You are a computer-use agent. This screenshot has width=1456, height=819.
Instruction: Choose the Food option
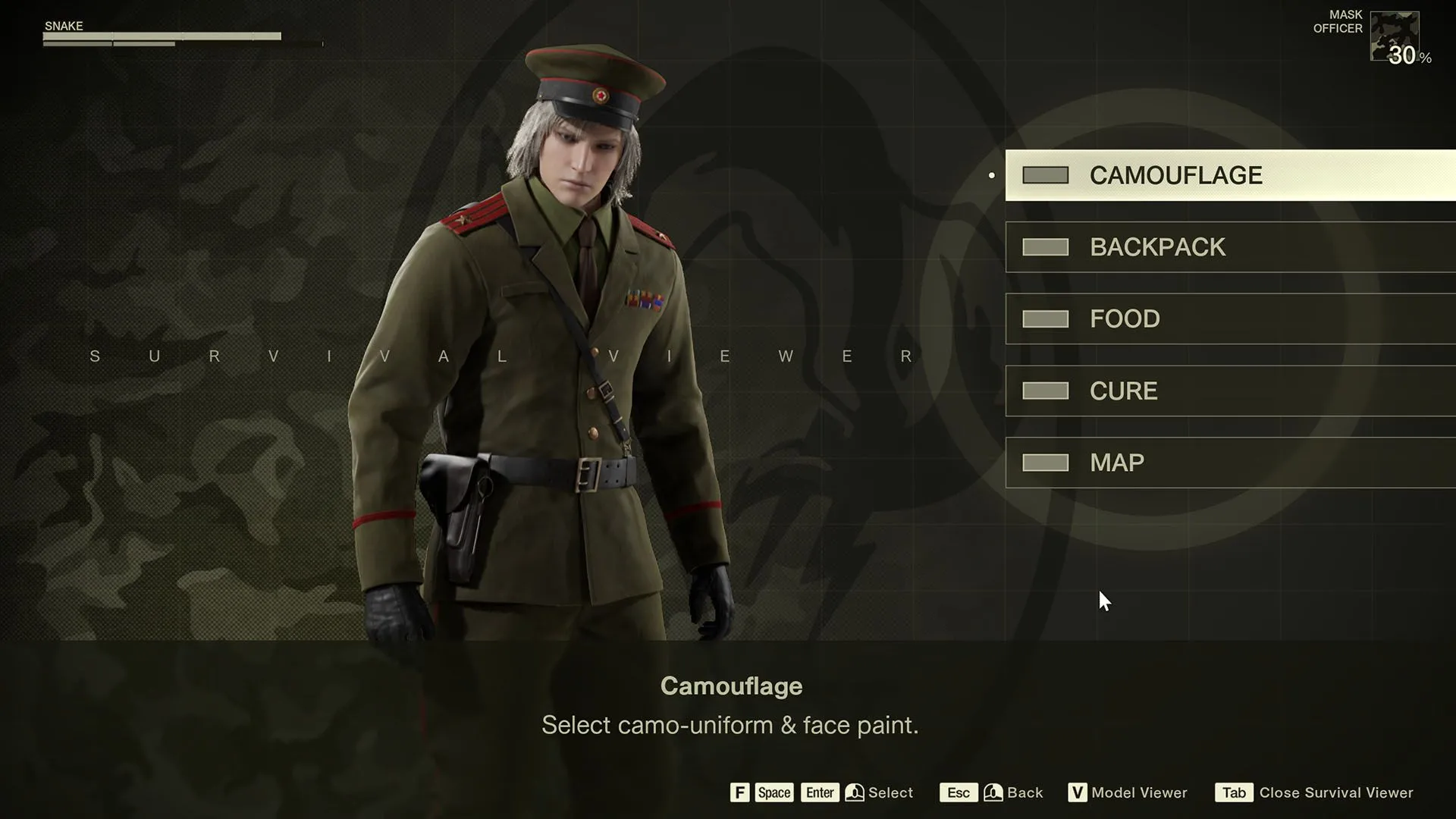coord(1228,318)
